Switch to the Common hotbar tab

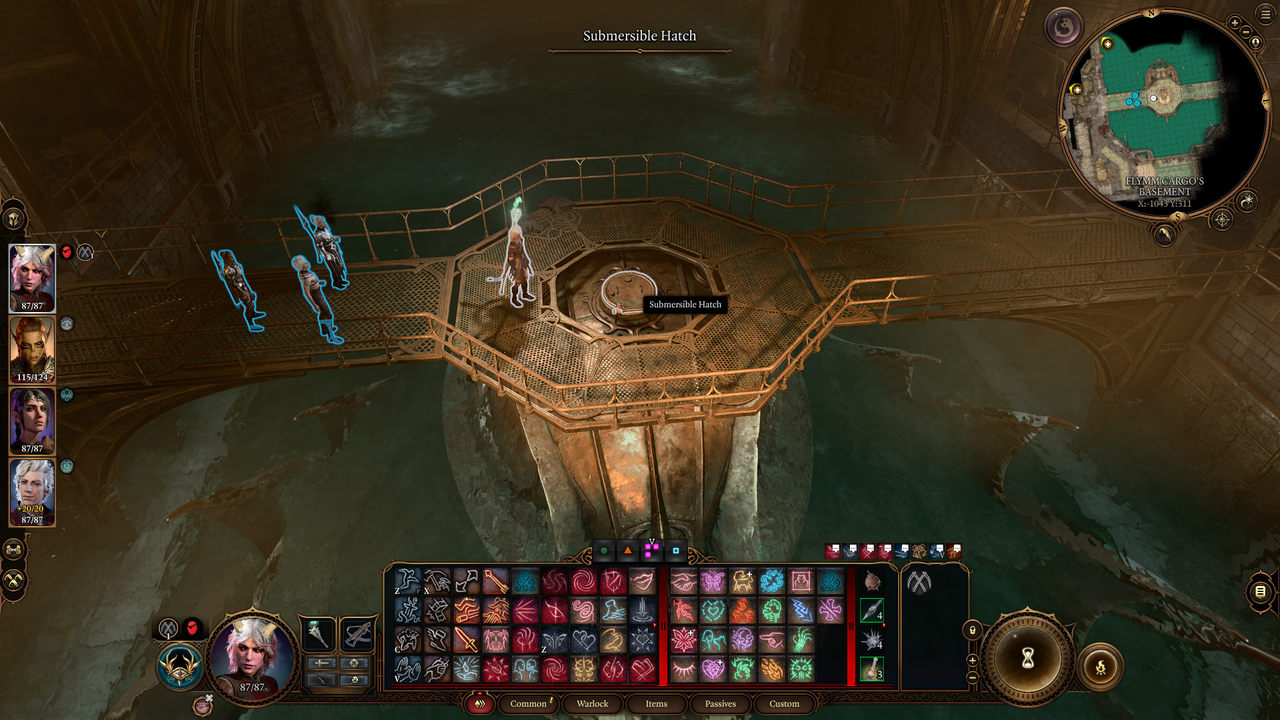[528, 703]
